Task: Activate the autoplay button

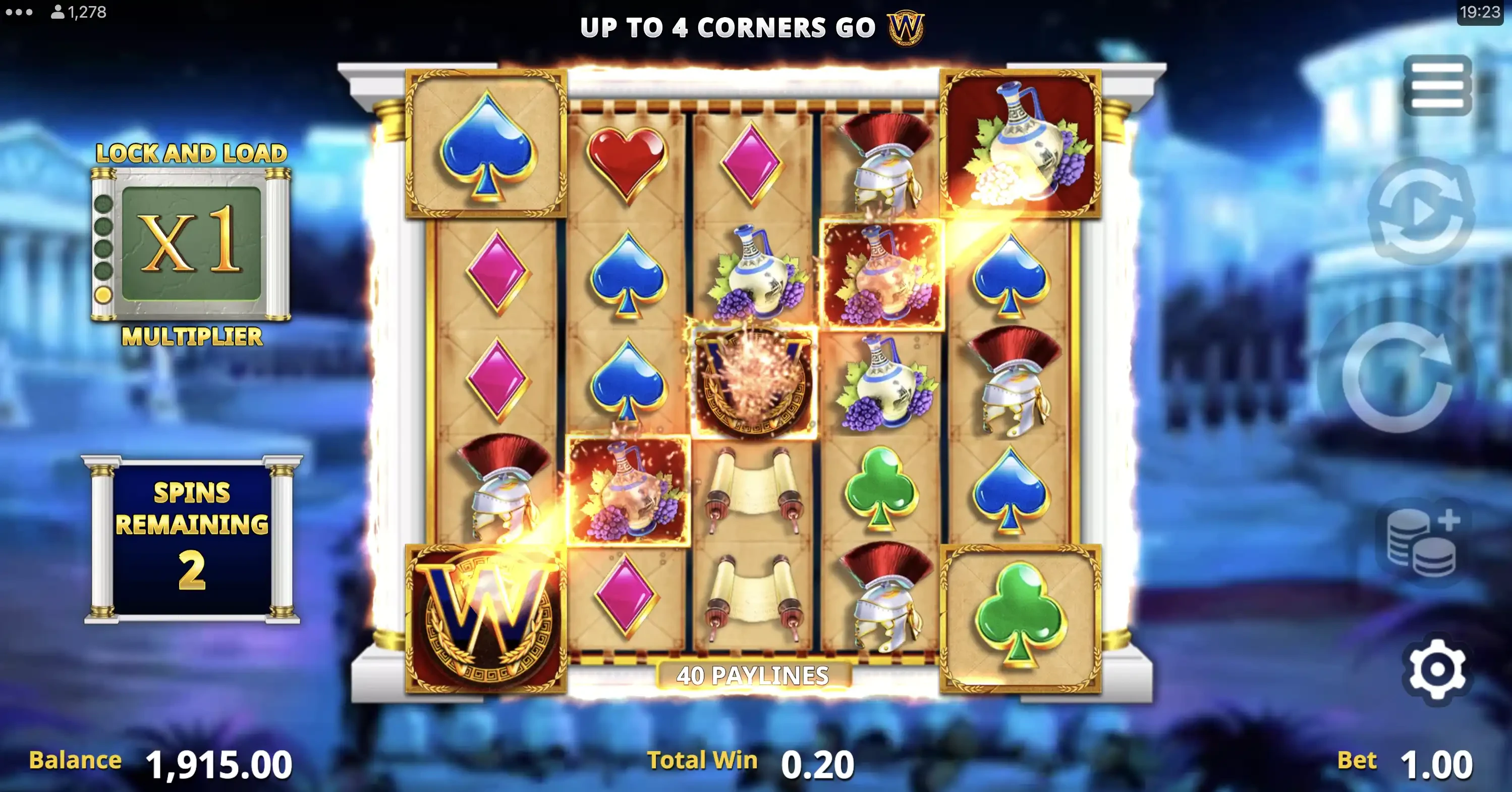Action: tap(1422, 212)
